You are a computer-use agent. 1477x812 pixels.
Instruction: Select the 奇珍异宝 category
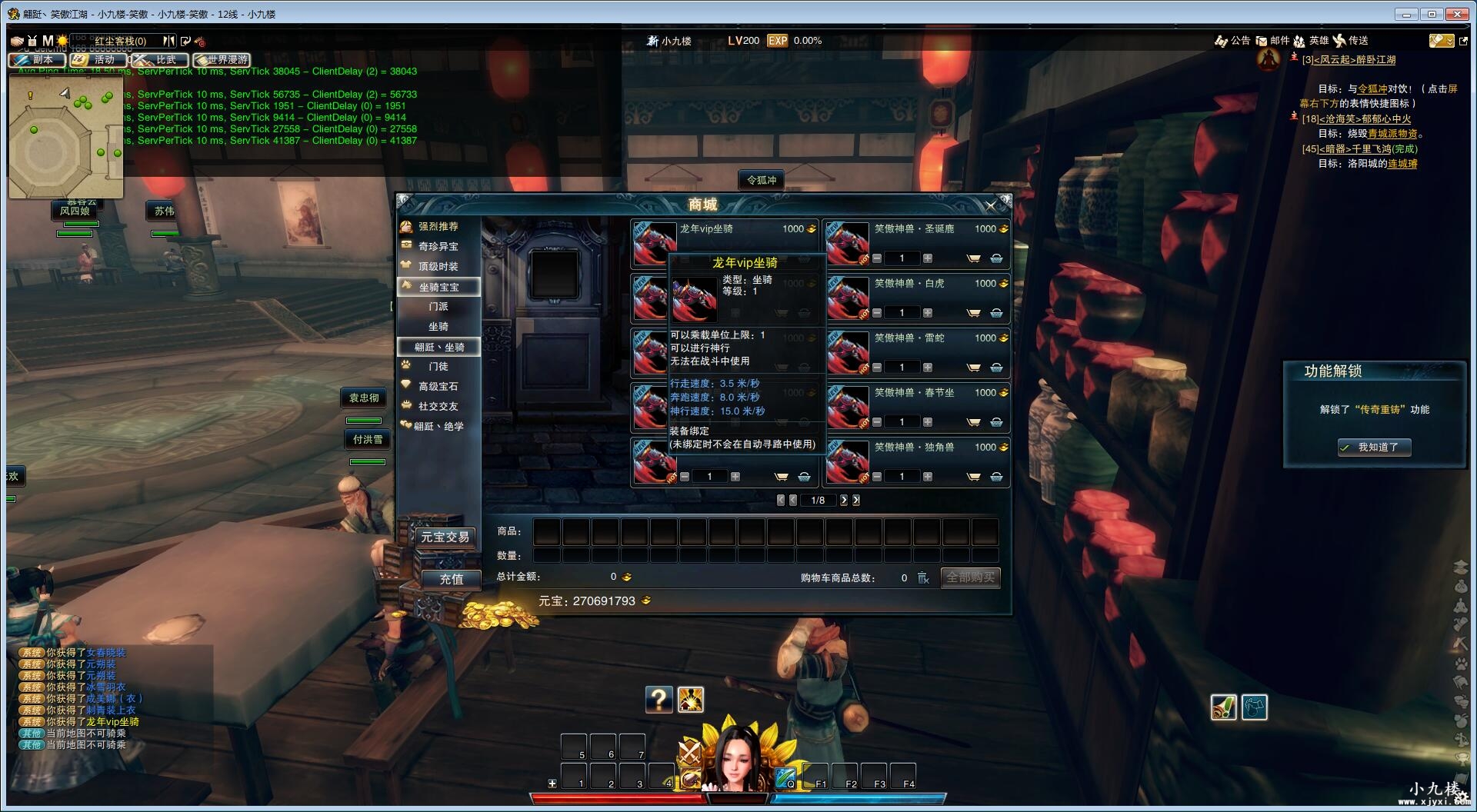point(438,247)
